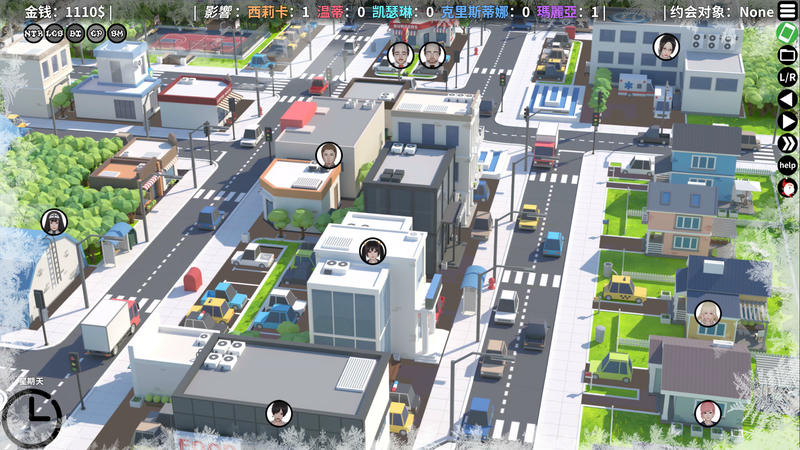
Task: Toggle the CP round button
Action: point(96,33)
